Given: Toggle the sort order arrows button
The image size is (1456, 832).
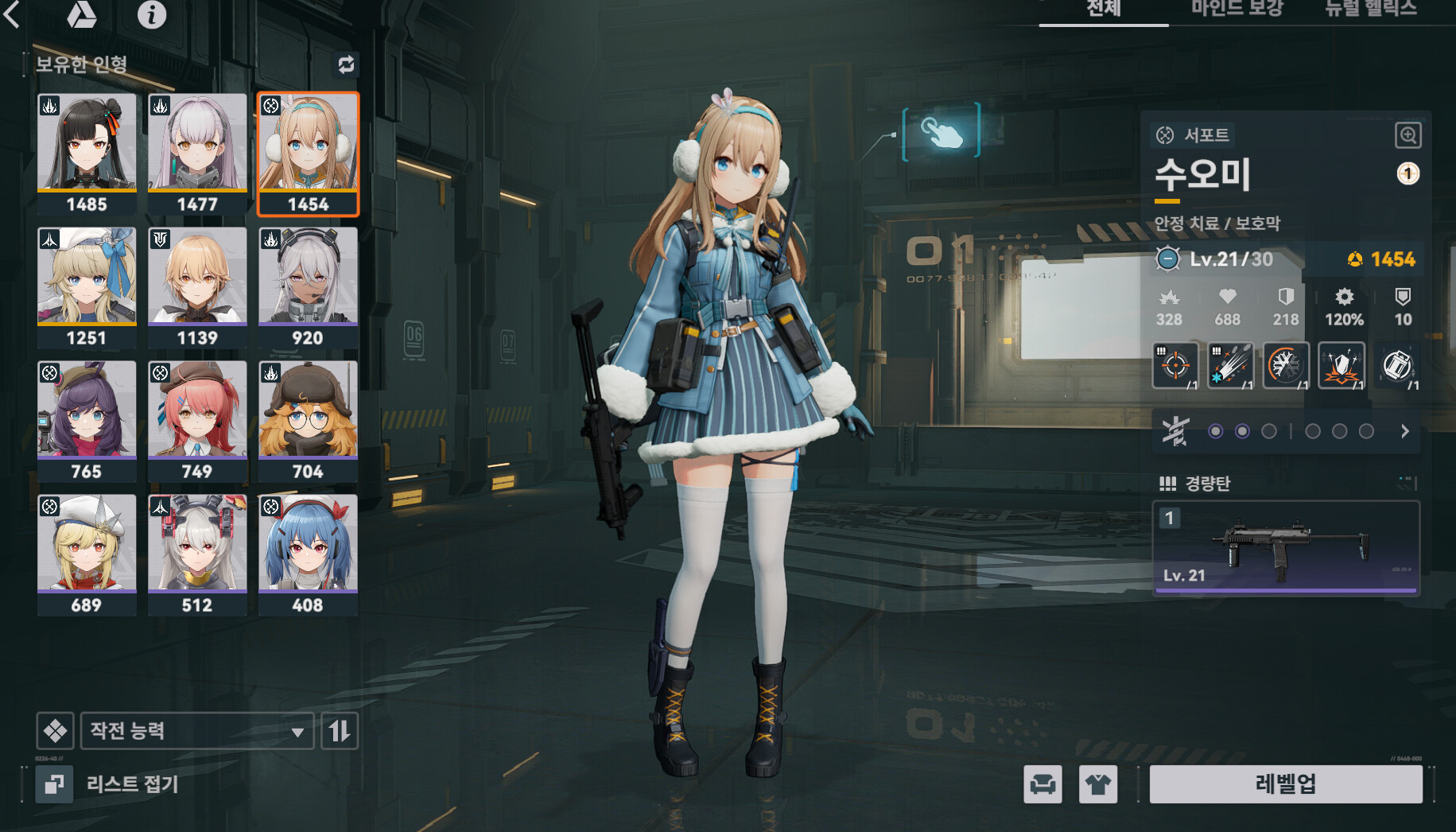Looking at the screenshot, I should (x=340, y=731).
